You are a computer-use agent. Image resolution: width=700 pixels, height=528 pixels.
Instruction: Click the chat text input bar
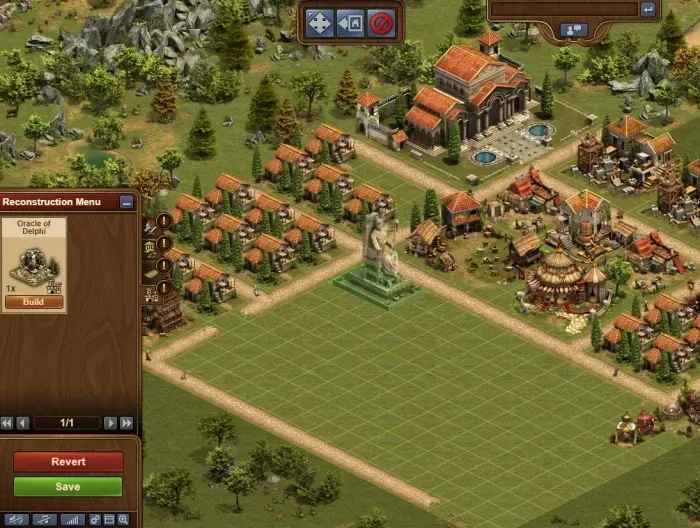[x=563, y=9]
